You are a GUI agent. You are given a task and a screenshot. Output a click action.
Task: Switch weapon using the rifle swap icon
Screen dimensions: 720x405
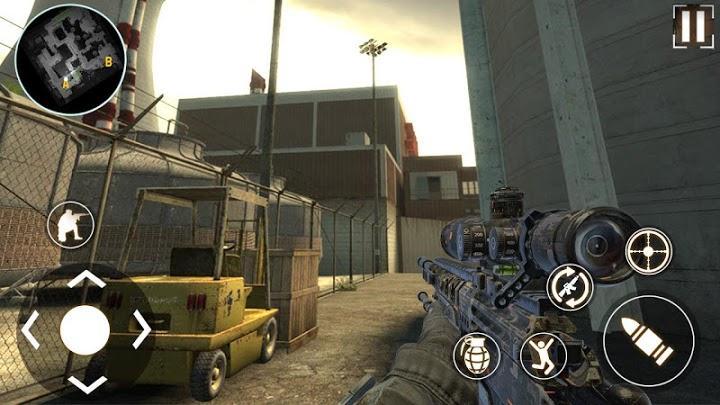570,287
